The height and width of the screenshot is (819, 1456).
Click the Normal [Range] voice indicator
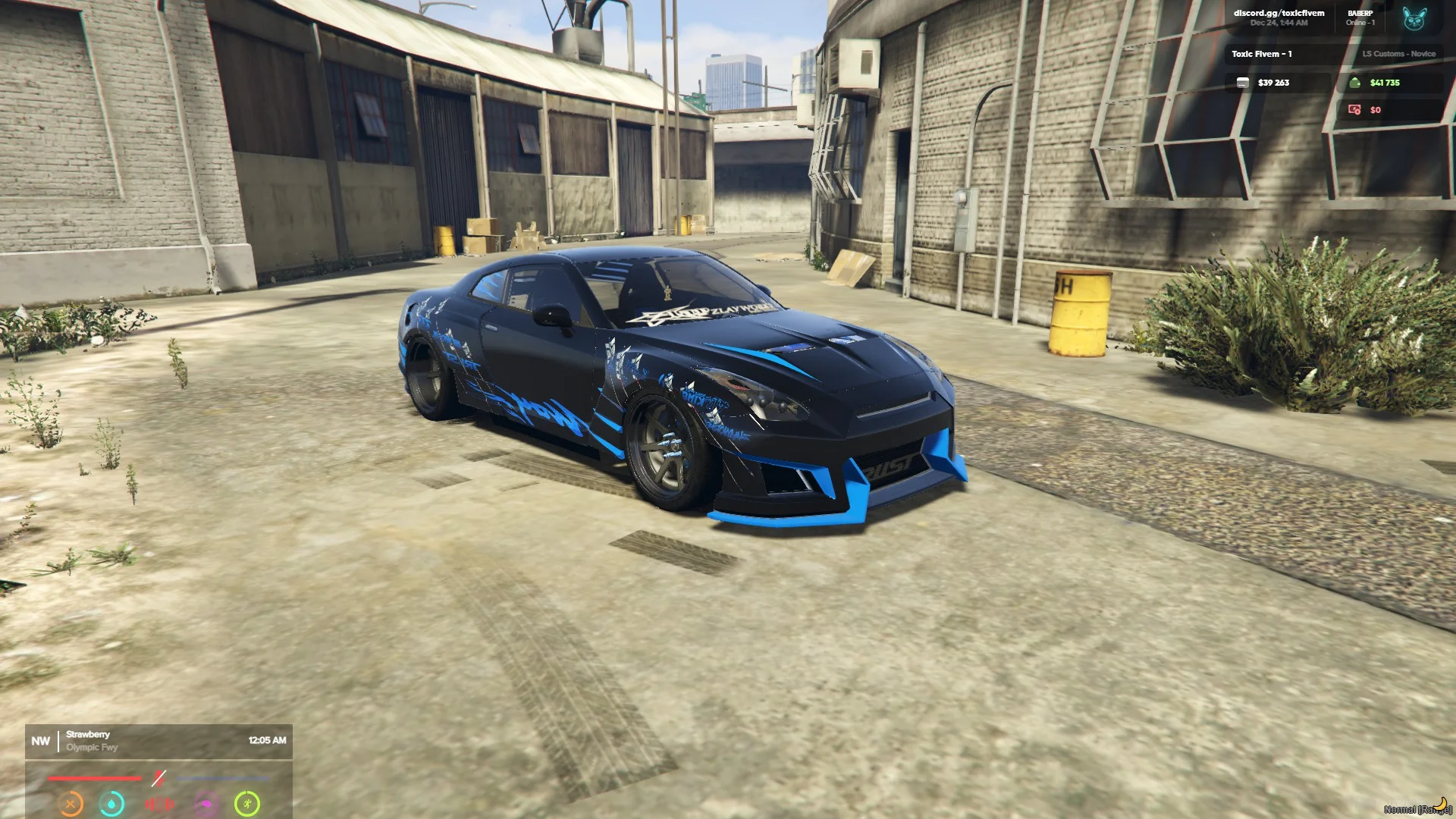[x=1417, y=808]
